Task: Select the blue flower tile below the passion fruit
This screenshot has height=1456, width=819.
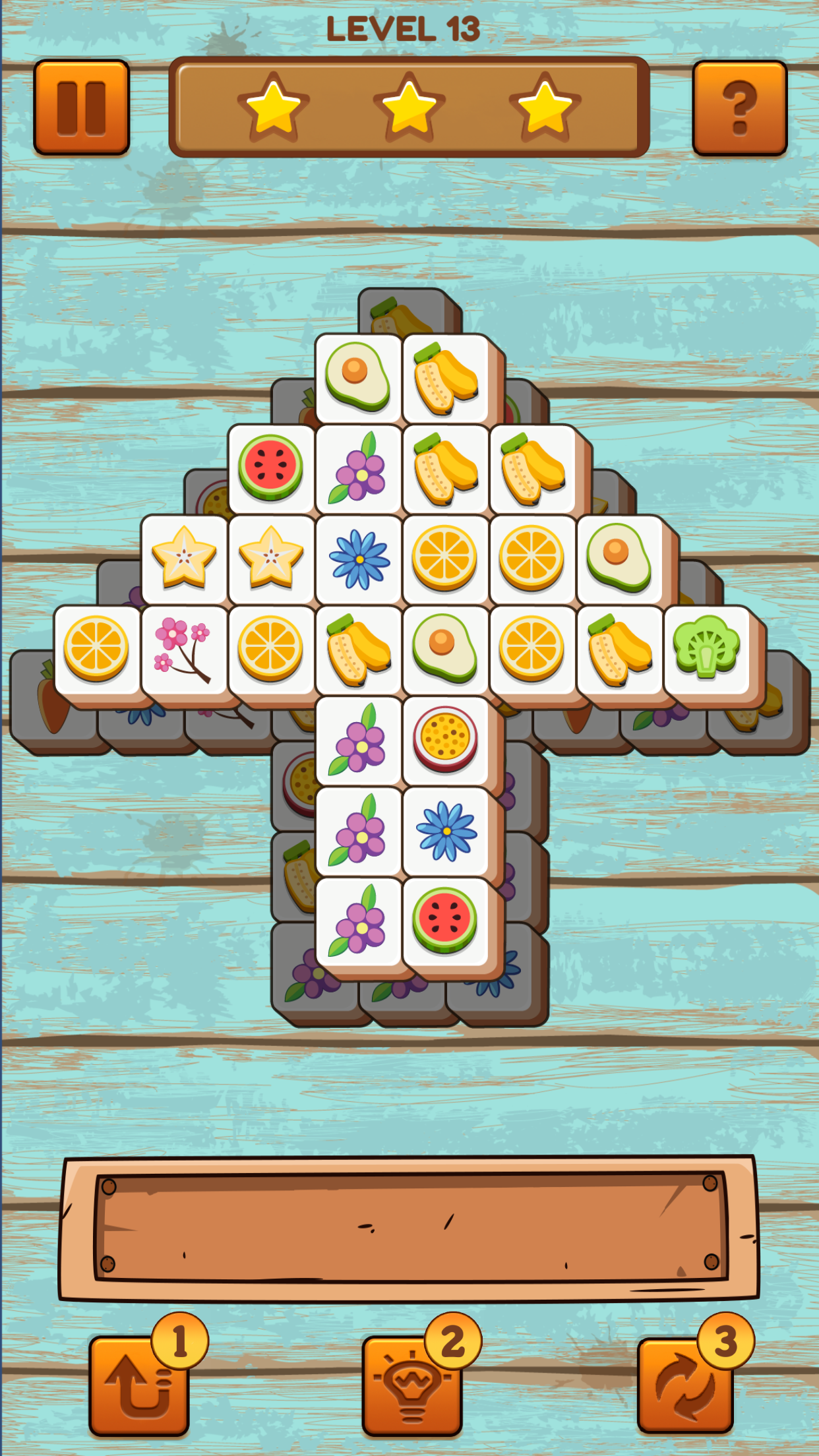Action: click(x=446, y=830)
